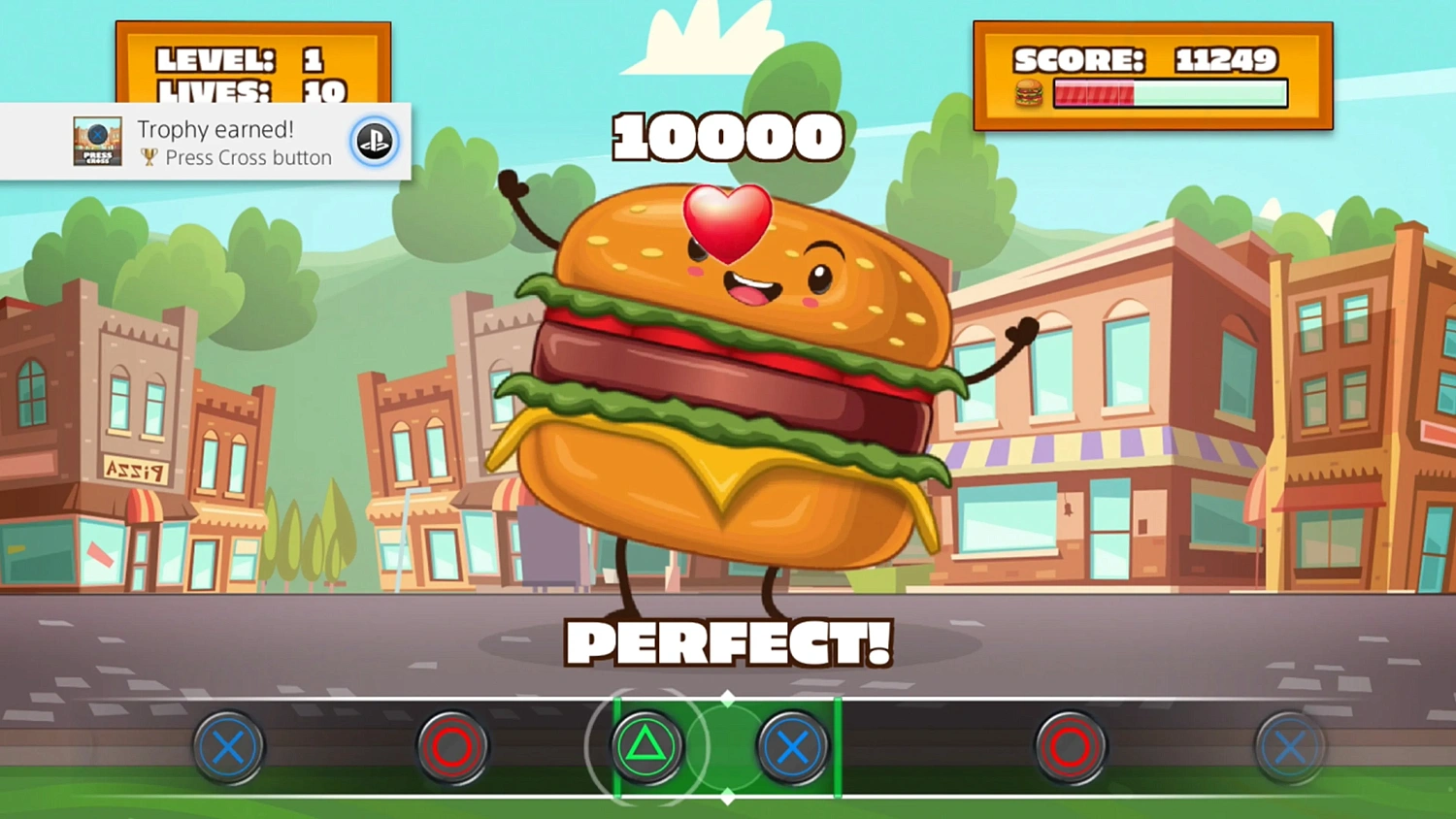Click the first red Circle button on the track
This screenshot has width=1456, height=819.
click(x=451, y=747)
